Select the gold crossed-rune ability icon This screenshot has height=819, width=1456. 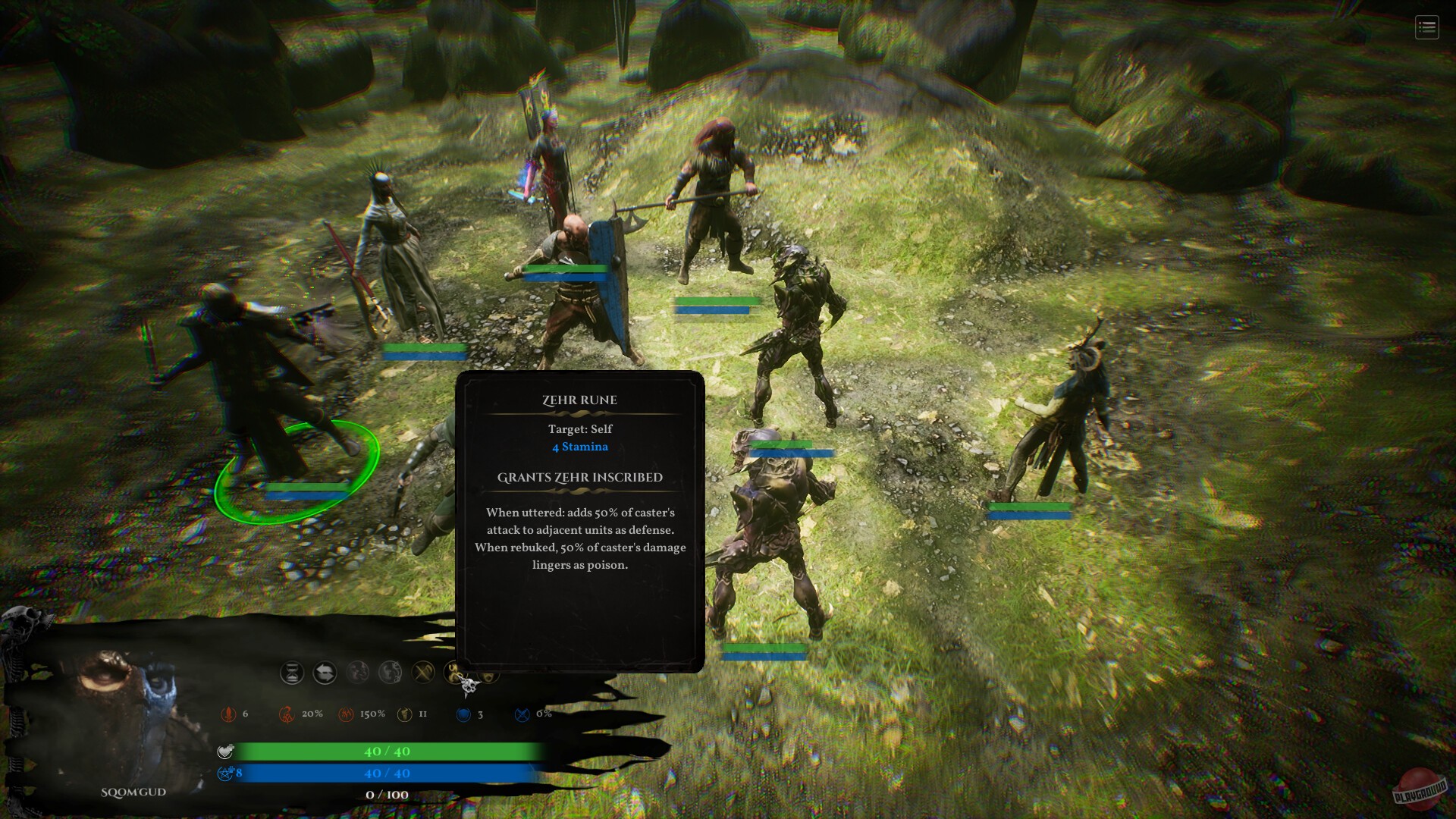coord(423,672)
